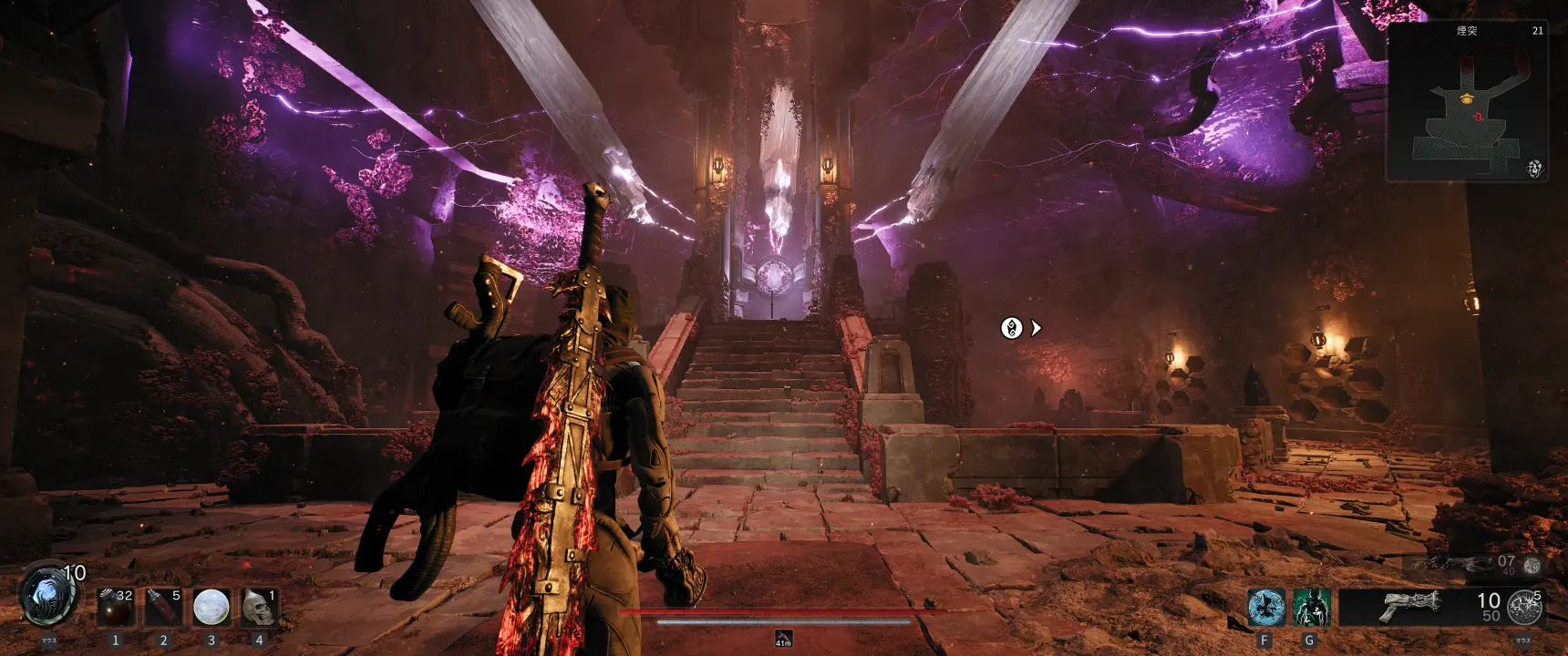Select the equipped bone handgun weapon
1568x656 pixels.
click(1410, 605)
